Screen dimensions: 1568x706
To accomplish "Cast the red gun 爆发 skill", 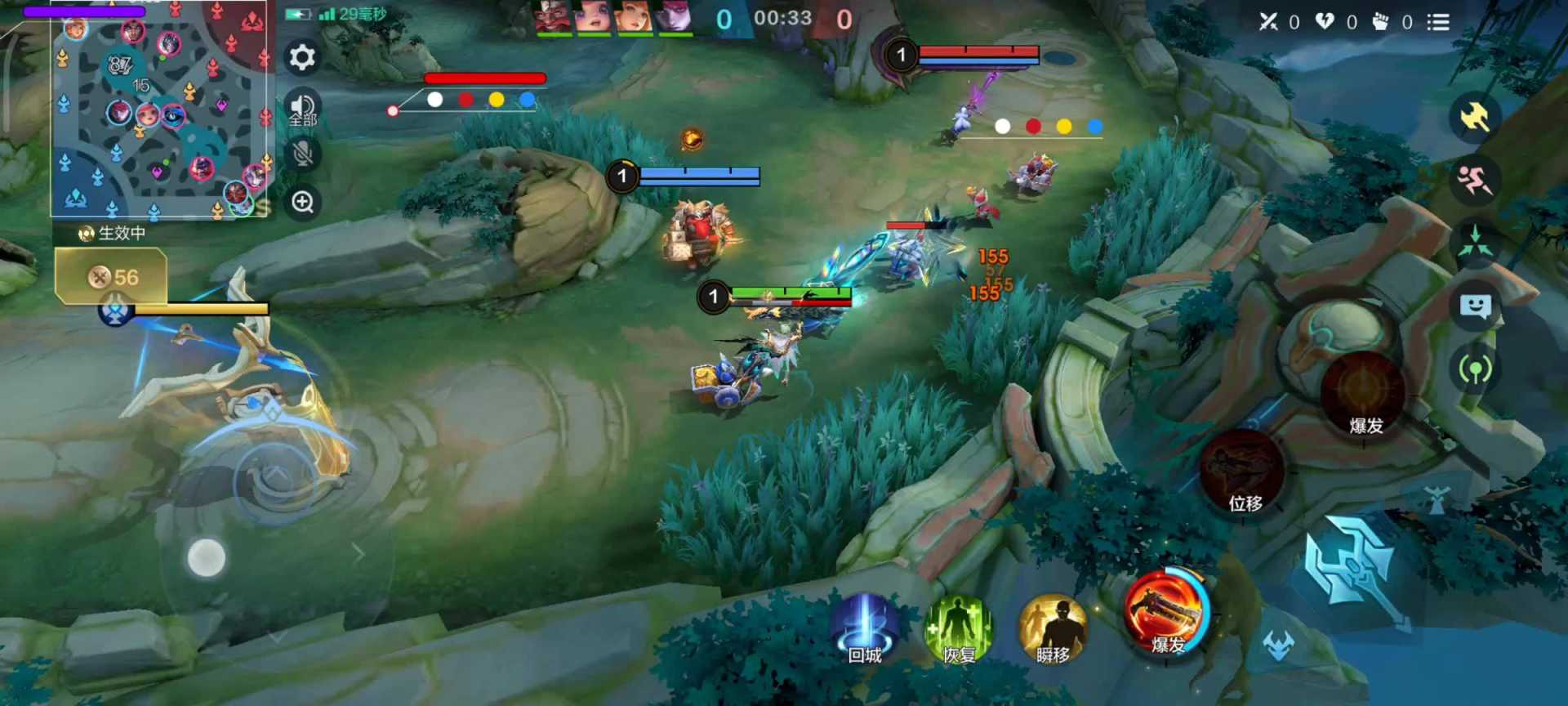I will click(1166, 612).
